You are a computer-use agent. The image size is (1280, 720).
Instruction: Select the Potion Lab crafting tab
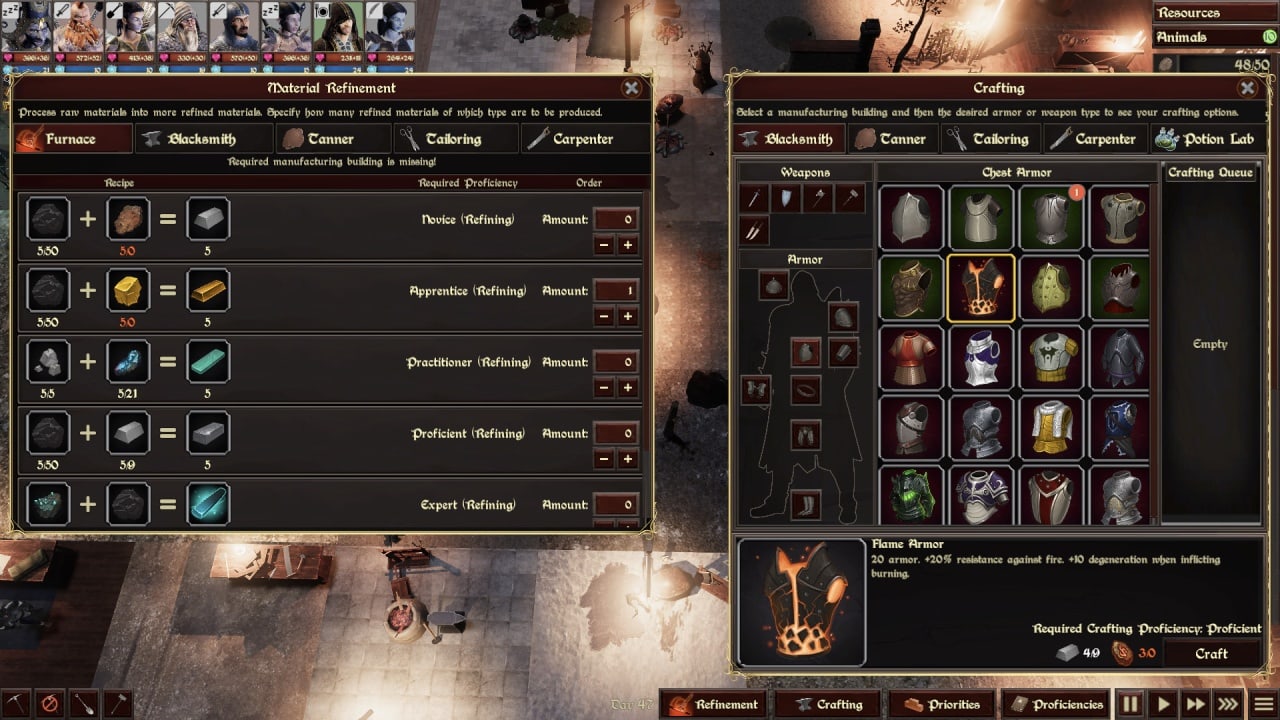click(1206, 139)
